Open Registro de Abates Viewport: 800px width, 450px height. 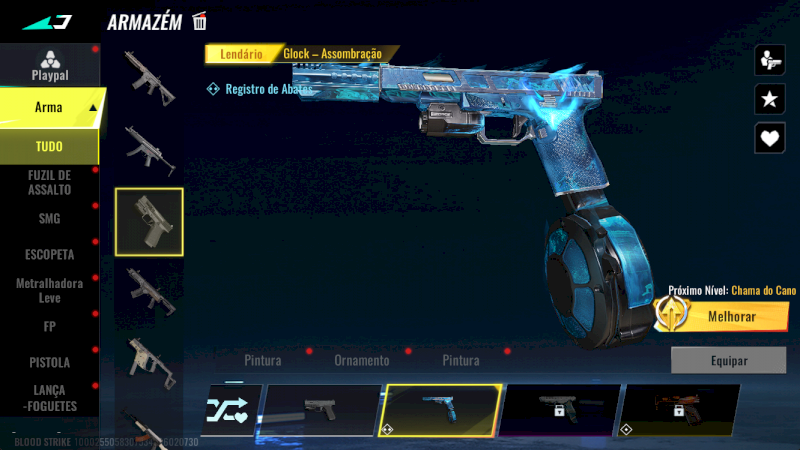click(x=260, y=89)
